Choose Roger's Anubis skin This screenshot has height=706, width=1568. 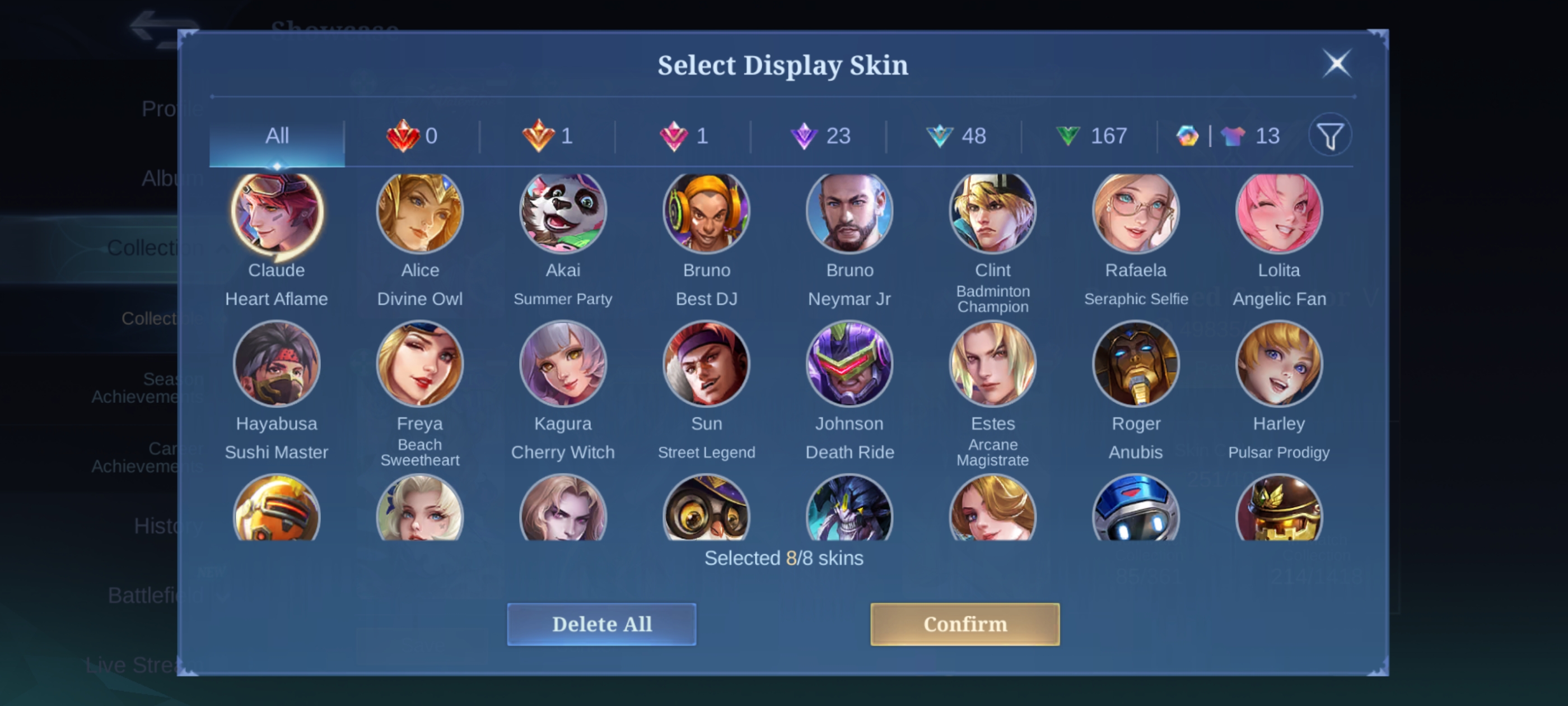point(1136,364)
